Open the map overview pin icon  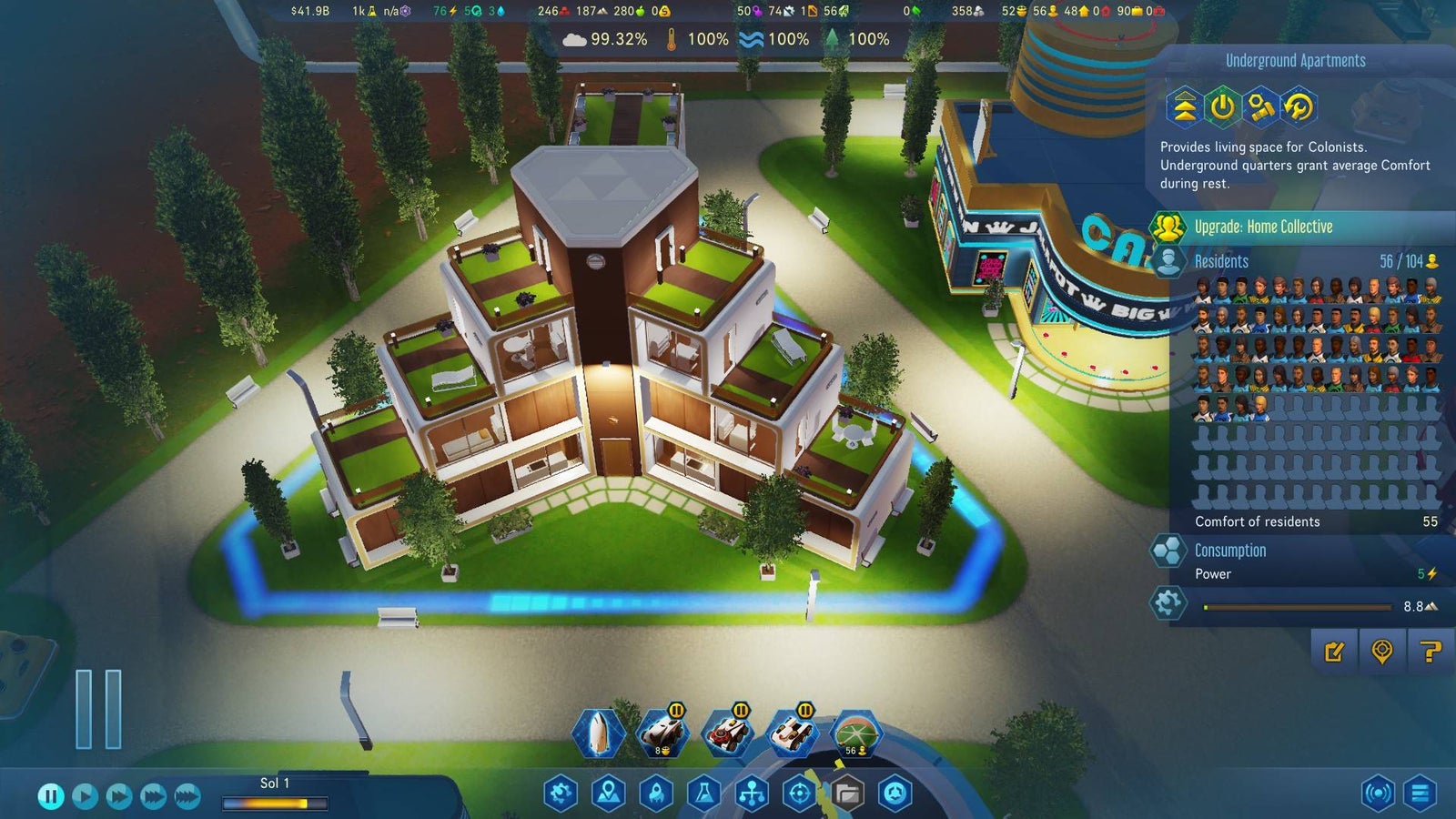point(608,794)
